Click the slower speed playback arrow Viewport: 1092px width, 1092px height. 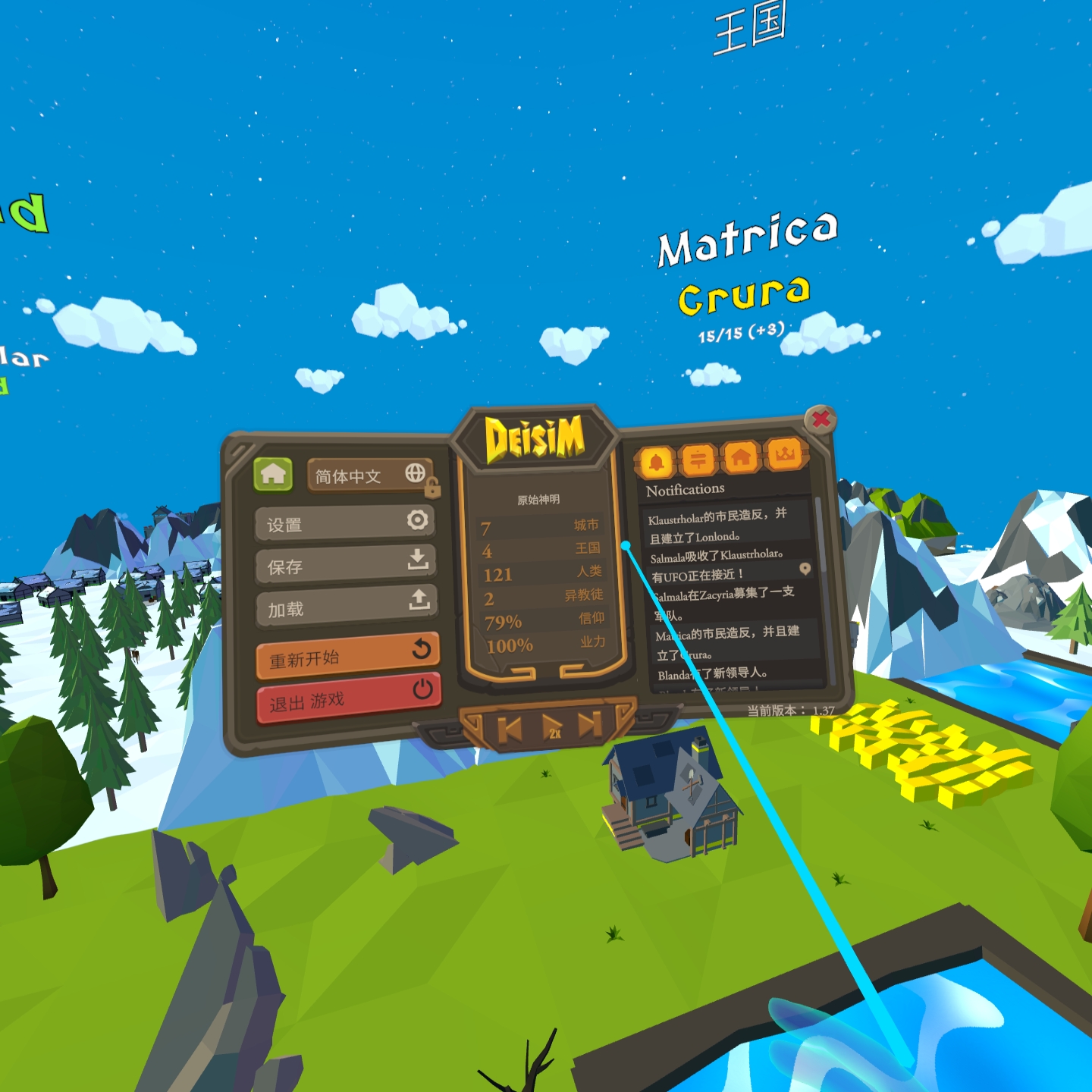510,730
